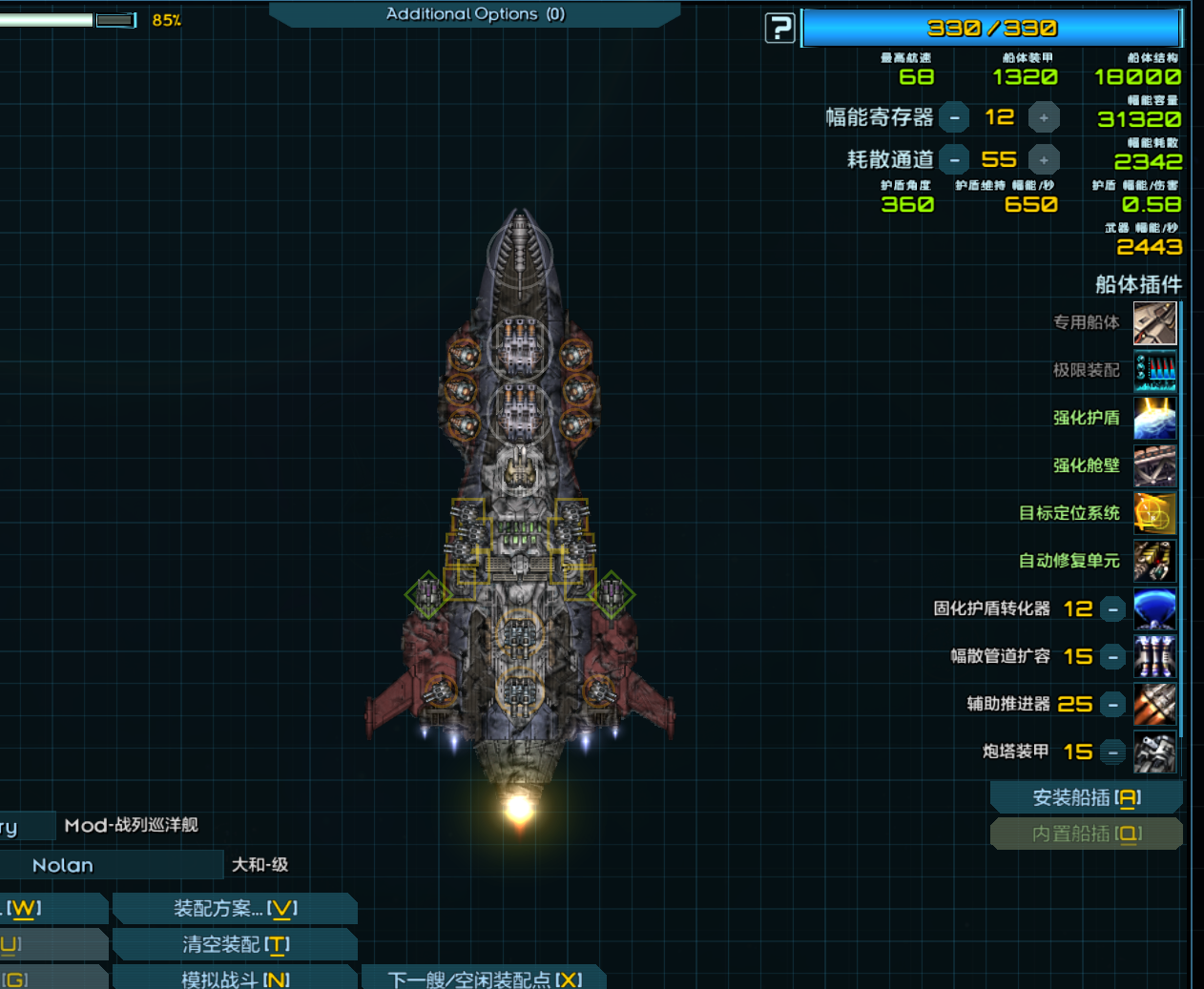Remove the 炮塔装甲 hullmod
Viewport: 1204px width, 989px height.
click(x=1112, y=752)
